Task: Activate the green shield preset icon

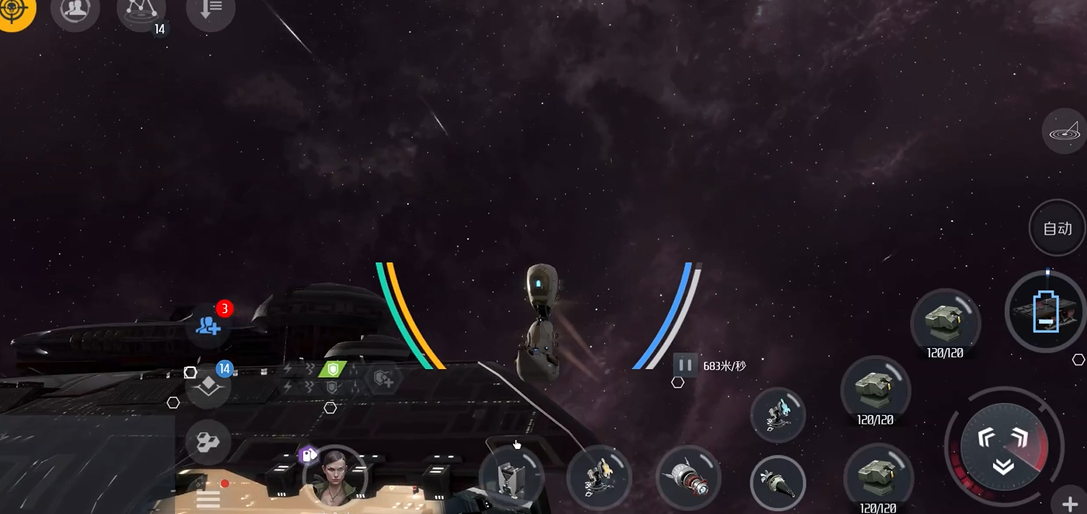Action: coord(332,368)
